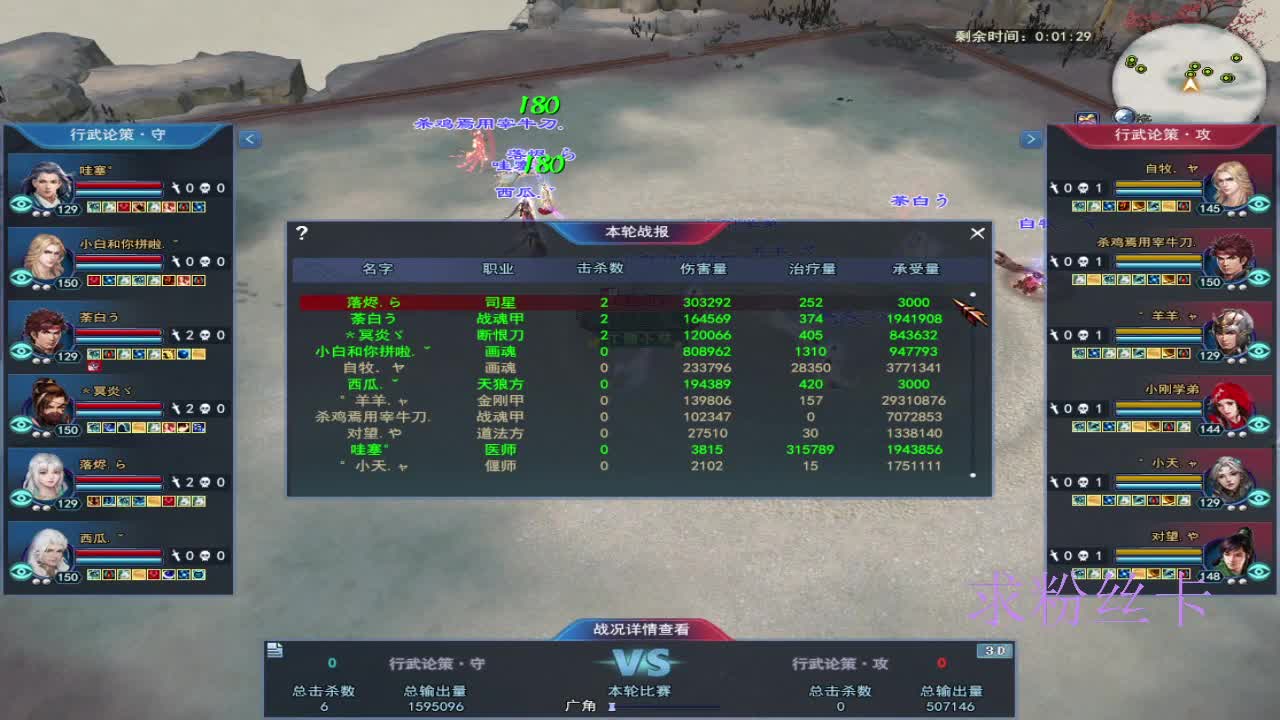The height and width of the screenshot is (720, 1280).
Task: Collapse the defense roster with the left arrow
Action: pyautogui.click(x=250, y=139)
